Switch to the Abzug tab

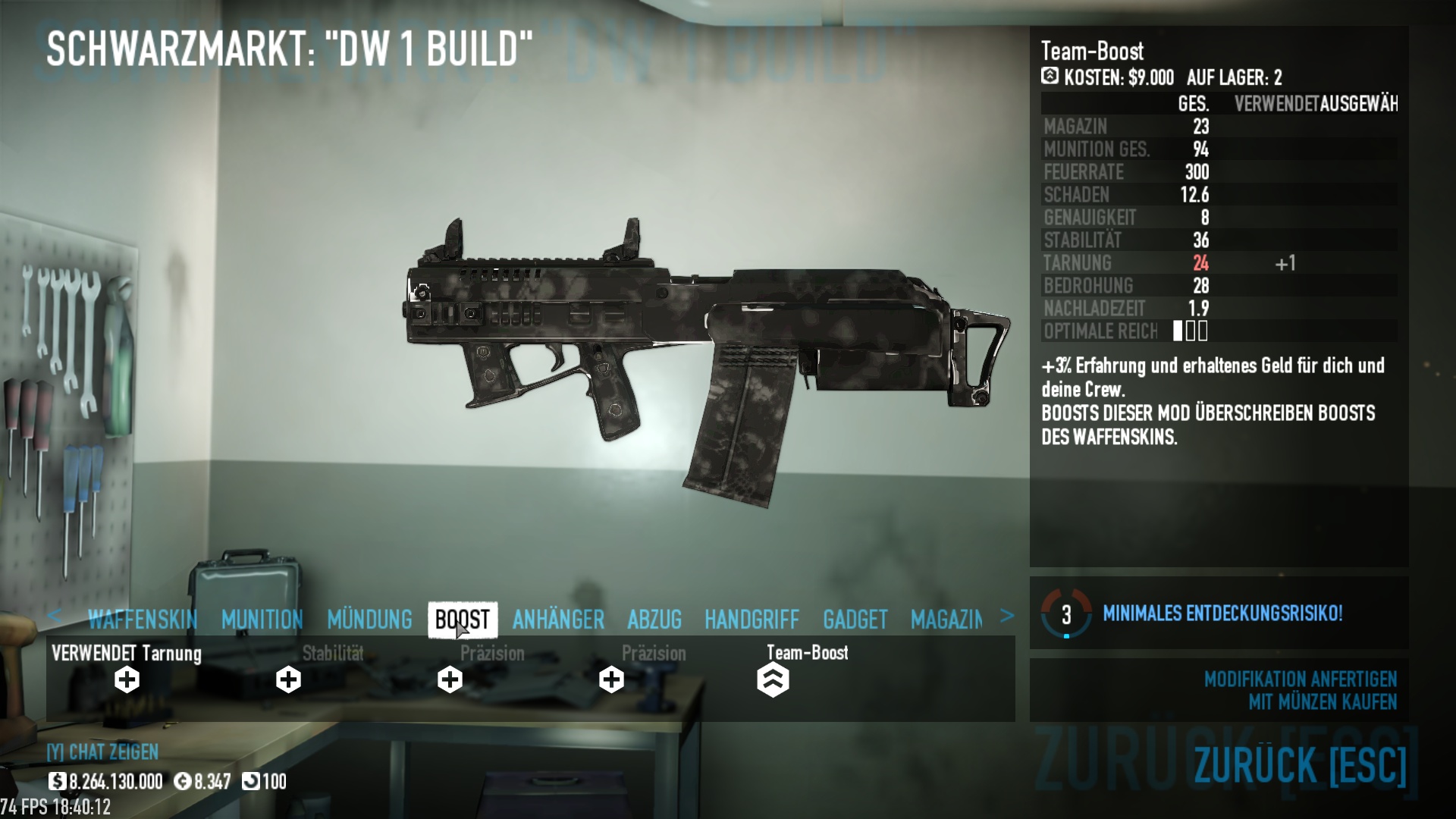pos(654,620)
